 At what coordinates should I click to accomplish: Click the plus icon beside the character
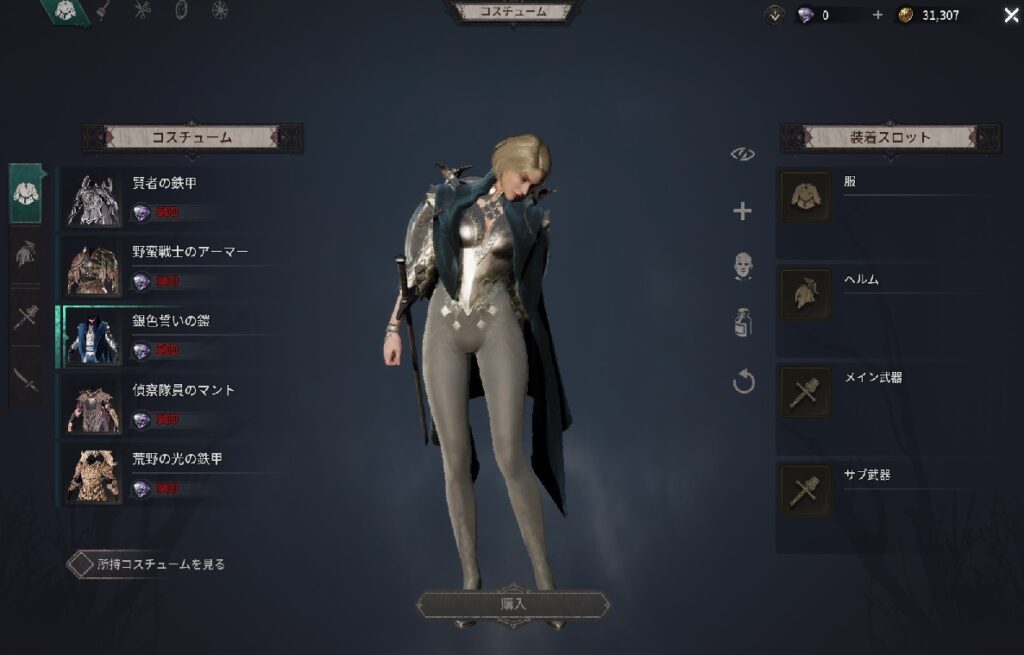pyautogui.click(x=743, y=211)
